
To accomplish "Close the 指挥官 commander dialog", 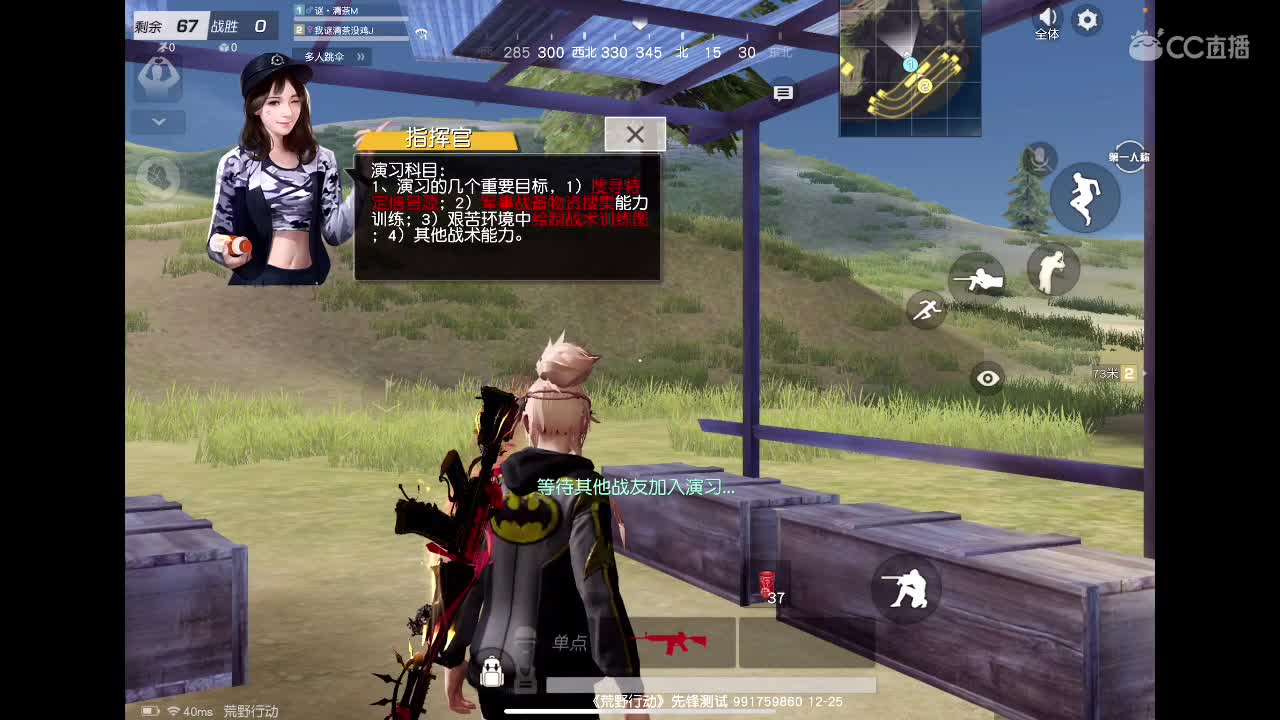I will [636, 134].
